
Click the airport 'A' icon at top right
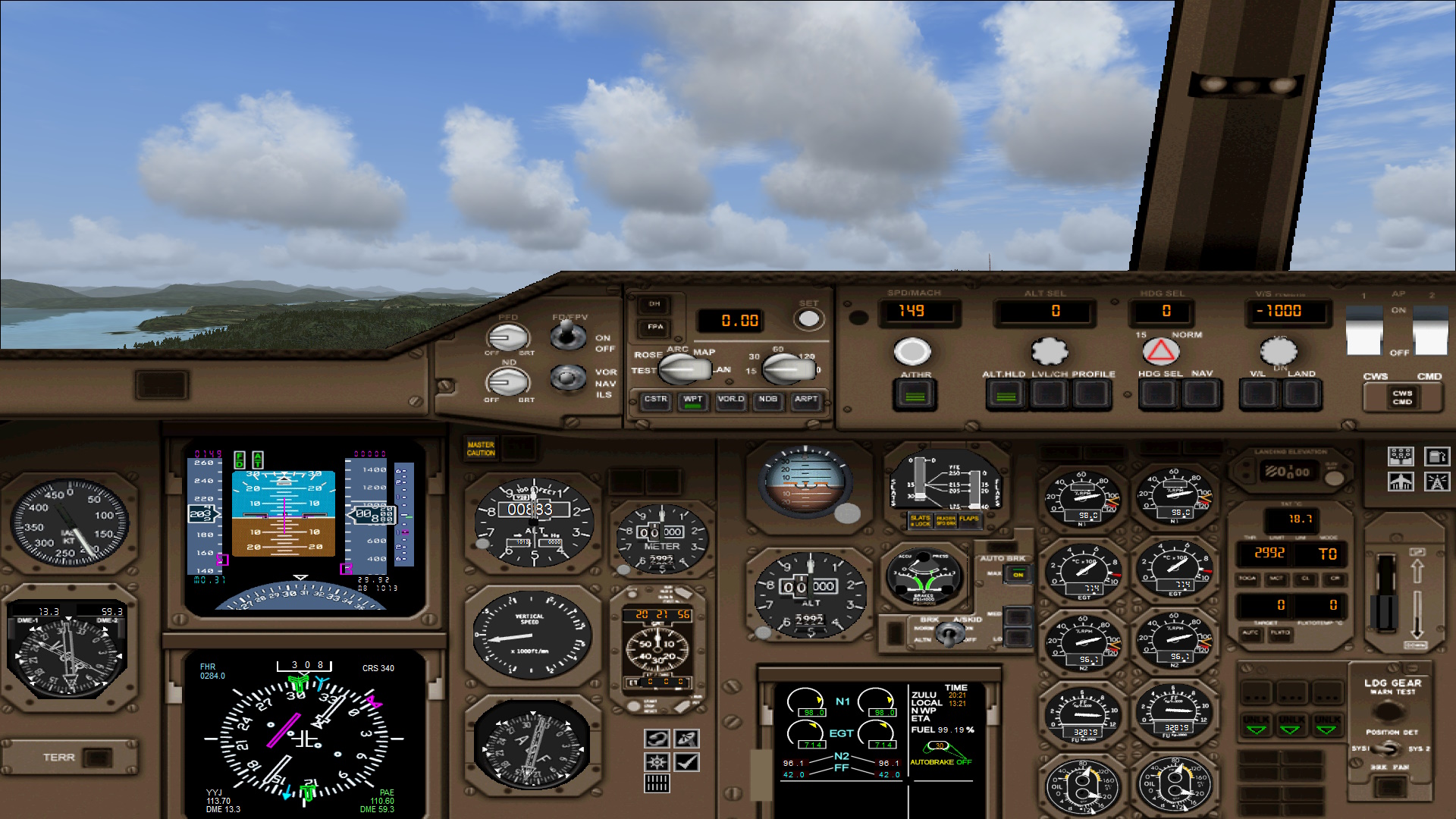tap(1437, 482)
